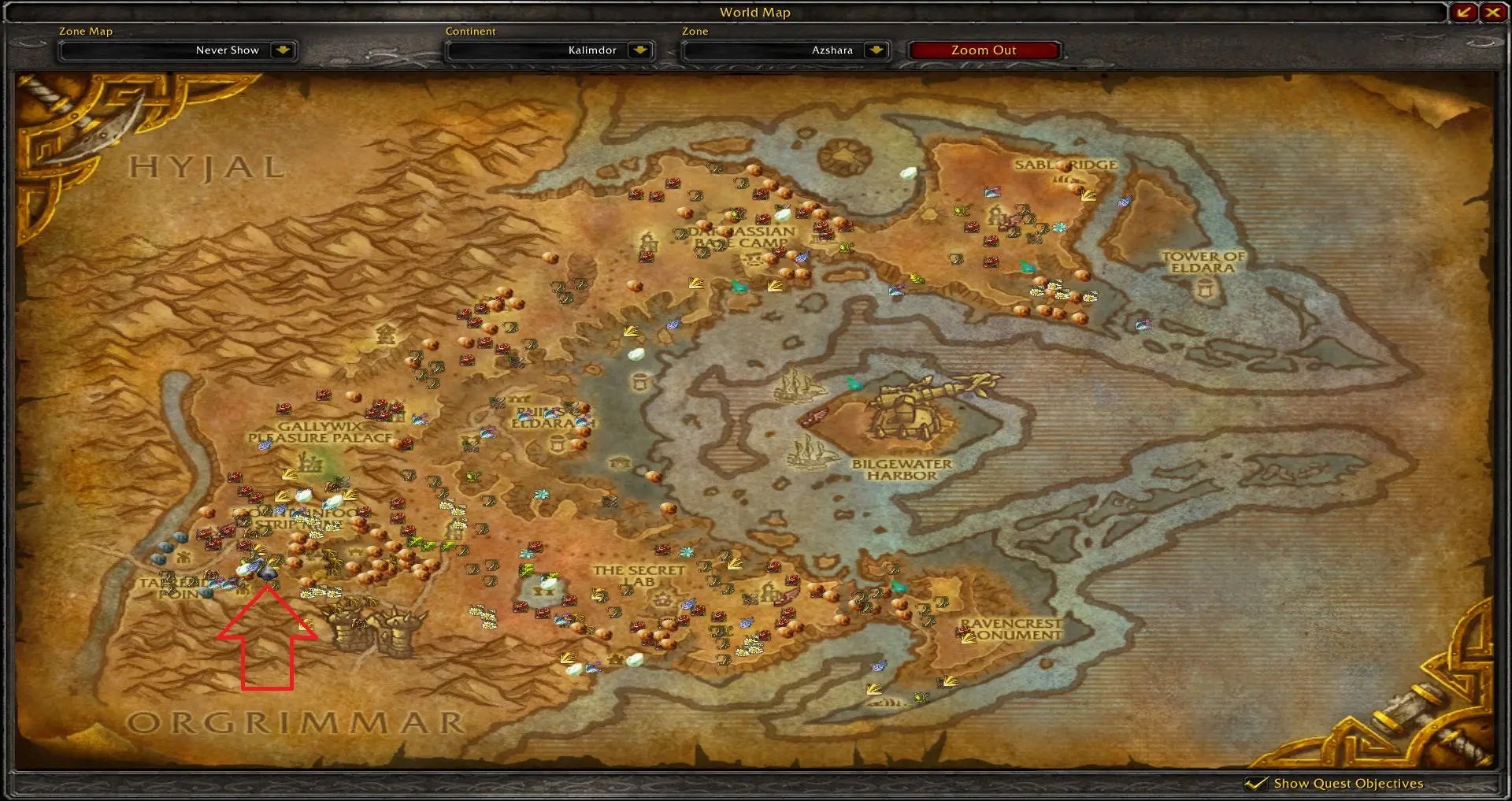Click the Orgrimmar region label
1512x801 pixels.
(295, 722)
